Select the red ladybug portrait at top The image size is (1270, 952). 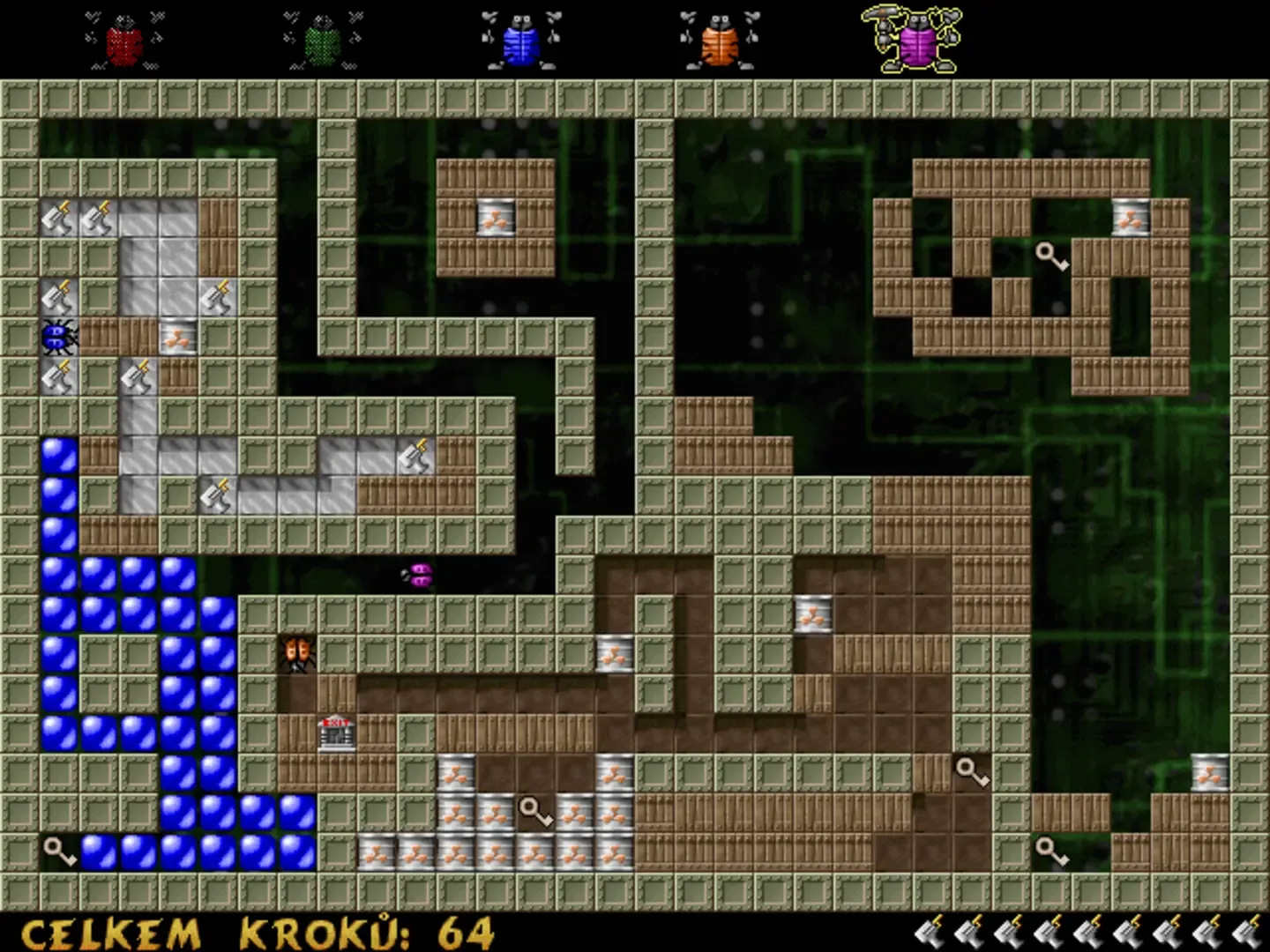click(123, 40)
